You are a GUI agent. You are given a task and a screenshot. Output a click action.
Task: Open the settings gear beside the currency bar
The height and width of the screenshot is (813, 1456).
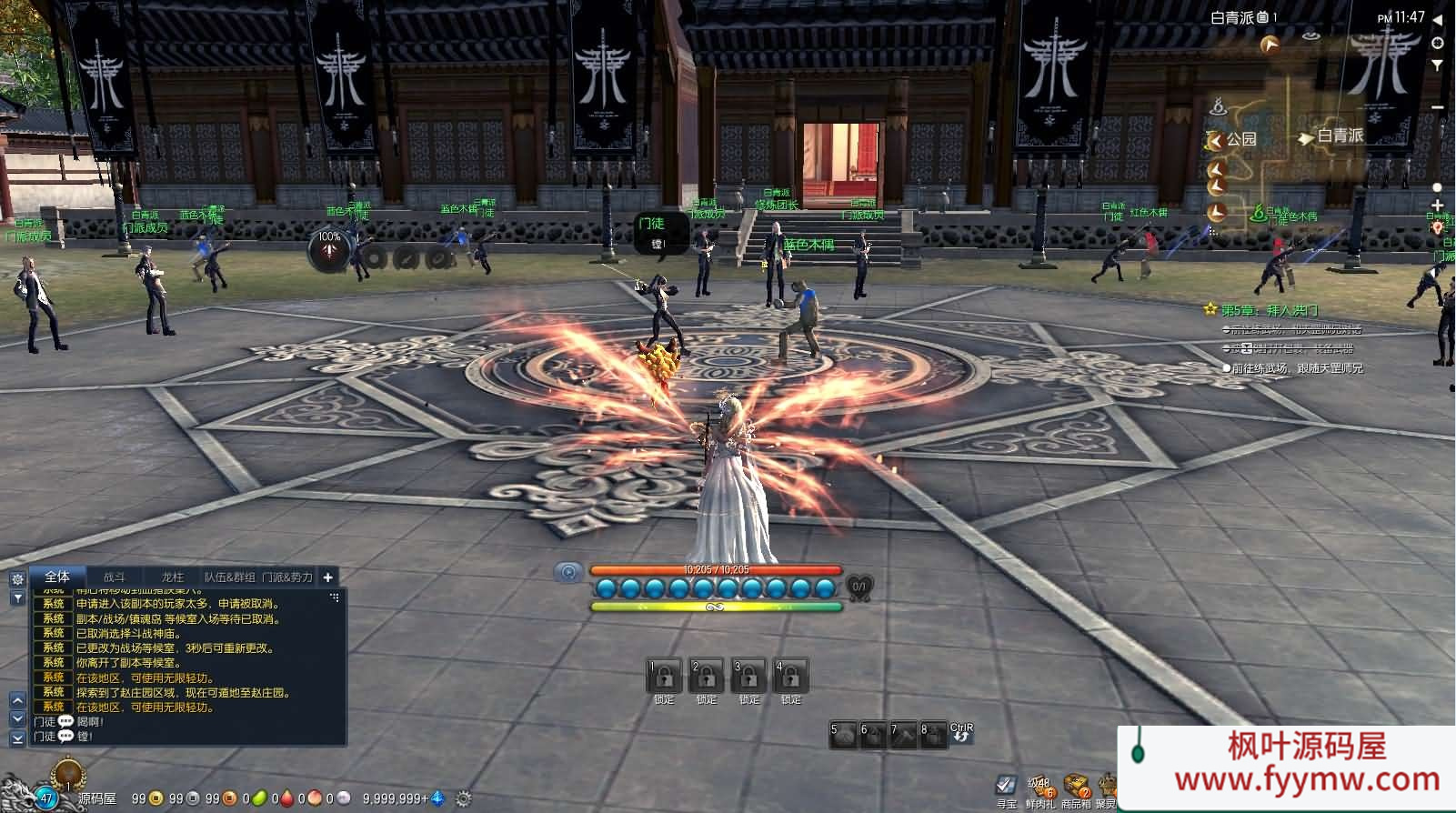(463, 798)
